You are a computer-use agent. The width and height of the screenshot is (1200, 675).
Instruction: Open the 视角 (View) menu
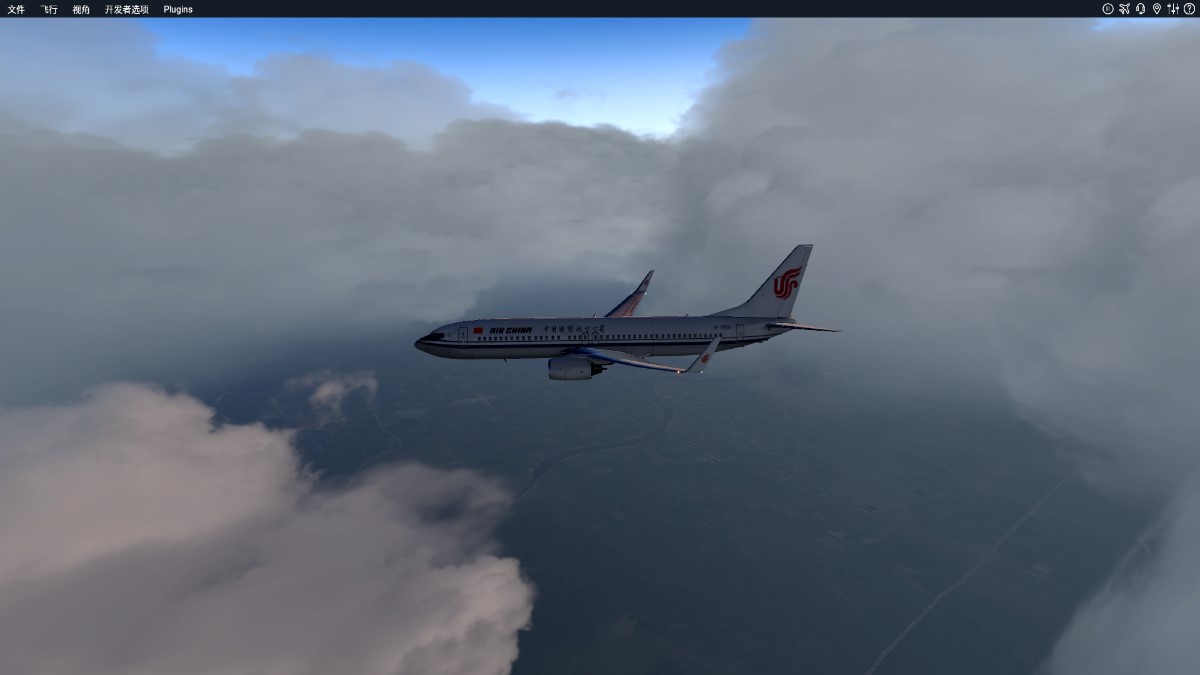pyautogui.click(x=81, y=9)
